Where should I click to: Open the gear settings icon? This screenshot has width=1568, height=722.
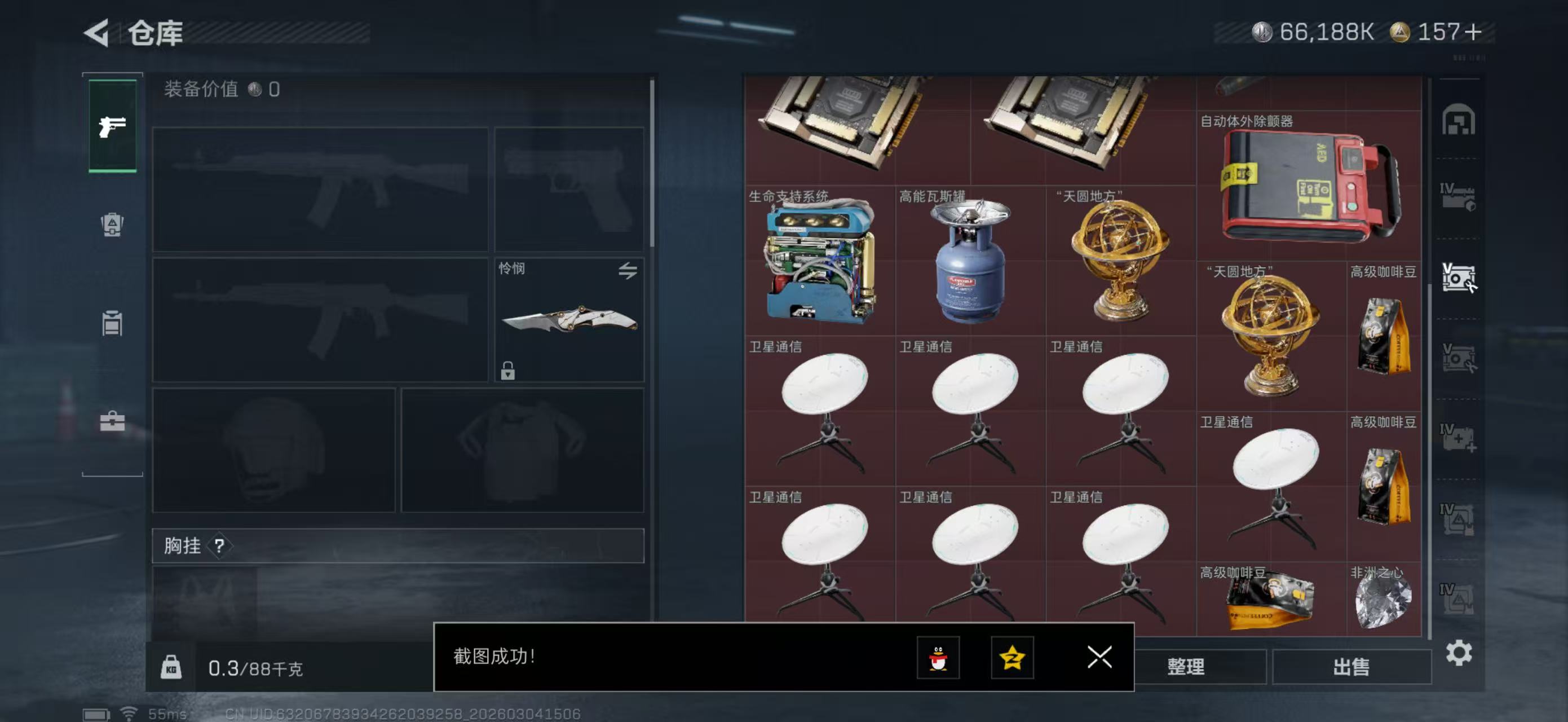tap(1459, 653)
